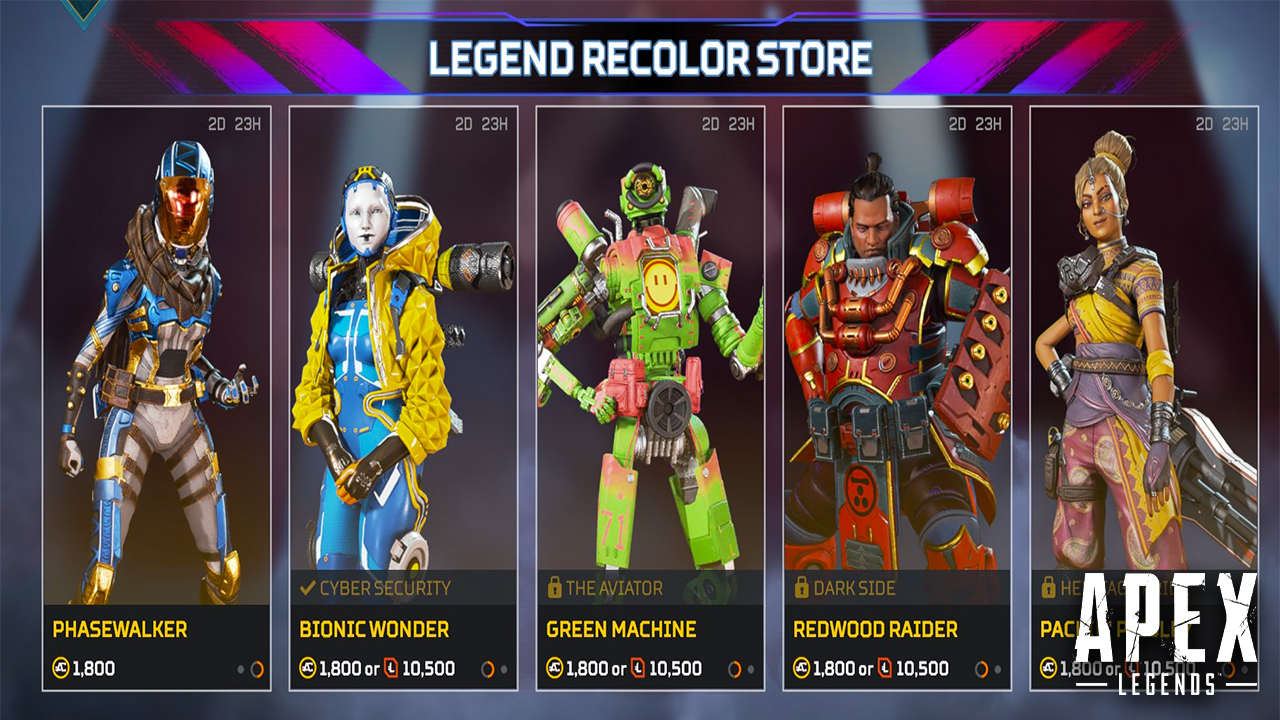
Task: Select the second dot indicator on Green Machine's card
Action: coord(750,667)
